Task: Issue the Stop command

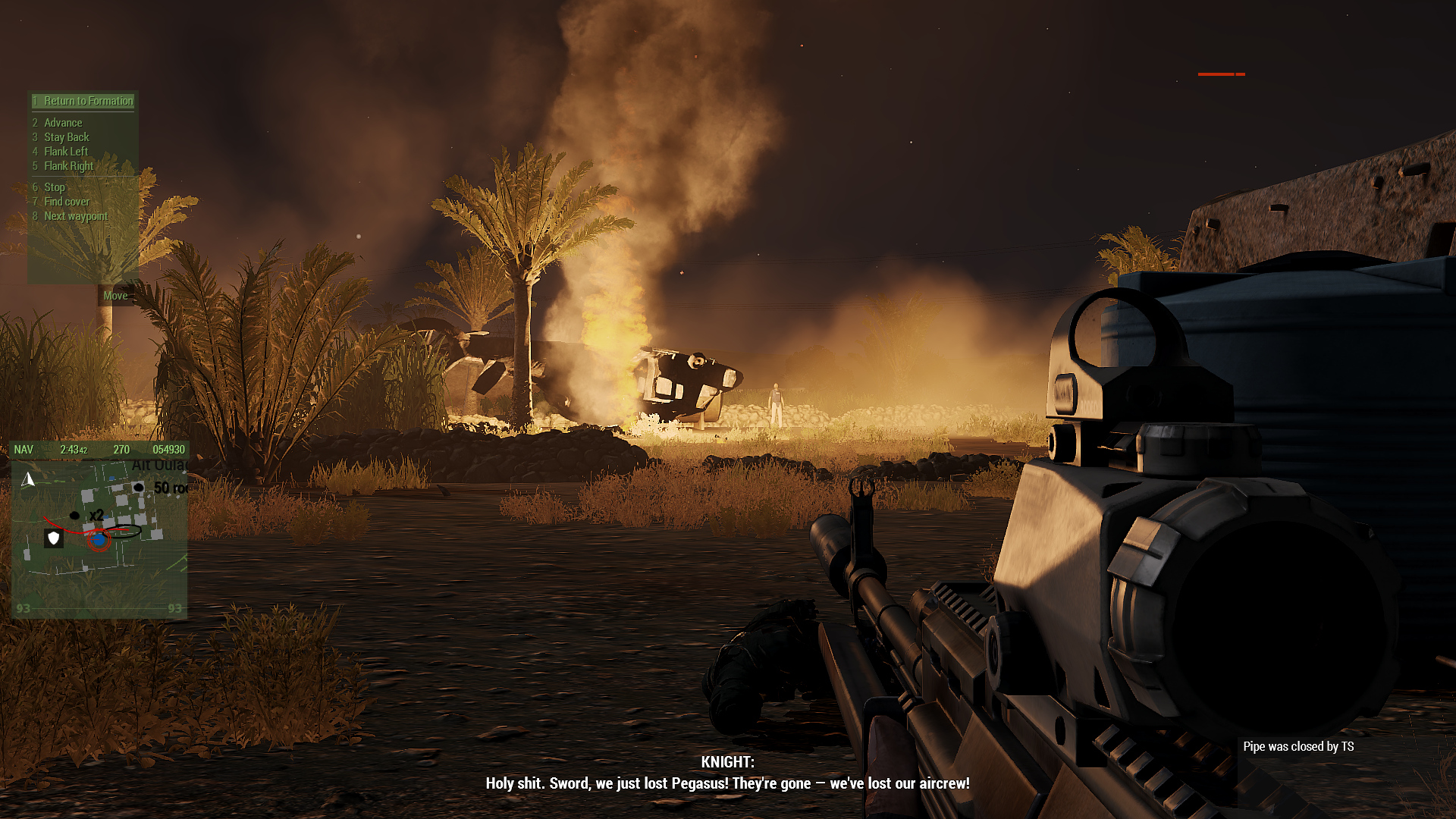Action: [x=54, y=187]
